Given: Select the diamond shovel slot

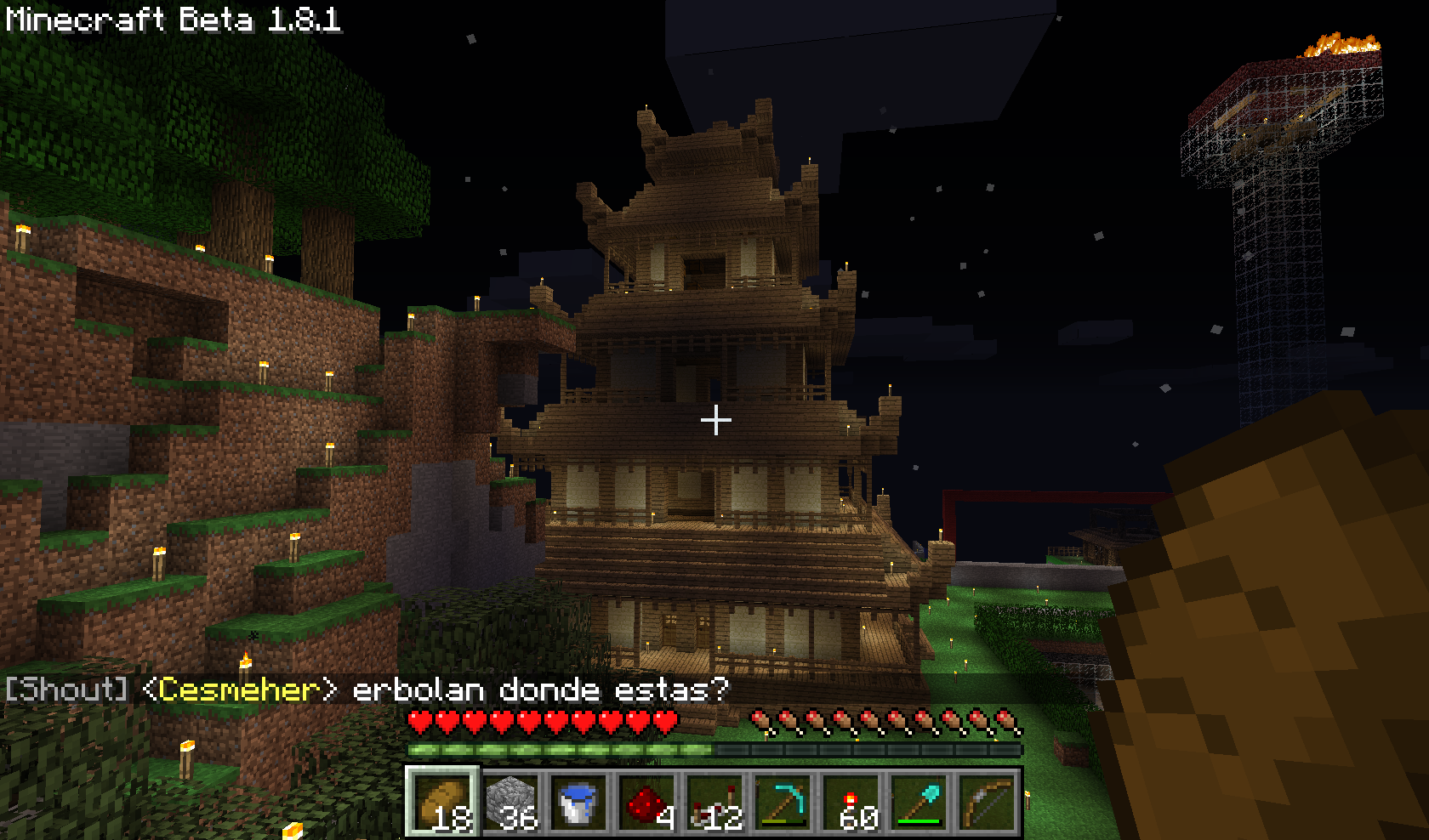Looking at the screenshot, I should (x=919, y=802).
